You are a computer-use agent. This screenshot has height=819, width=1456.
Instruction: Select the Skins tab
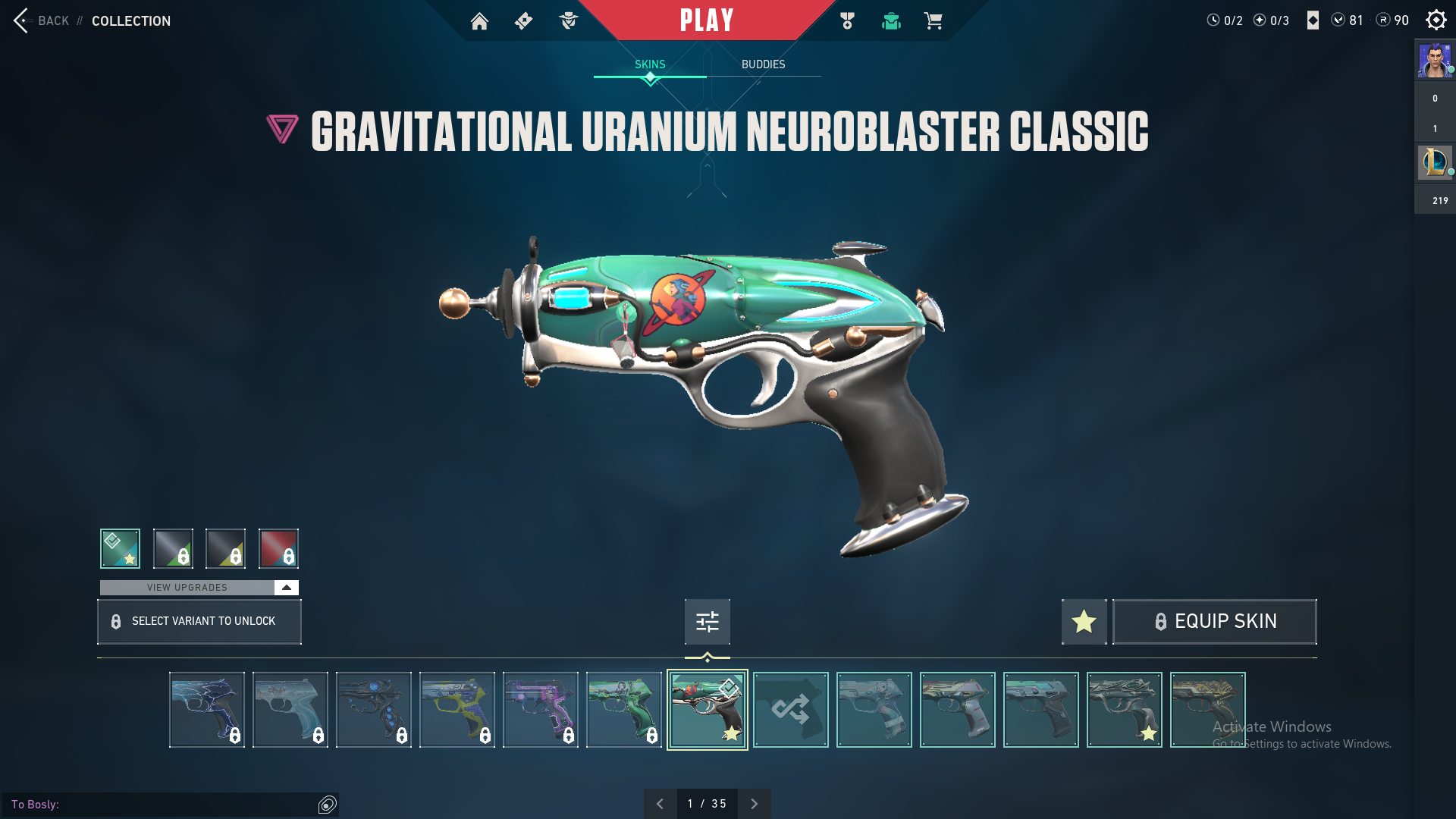(x=650, y=64)
